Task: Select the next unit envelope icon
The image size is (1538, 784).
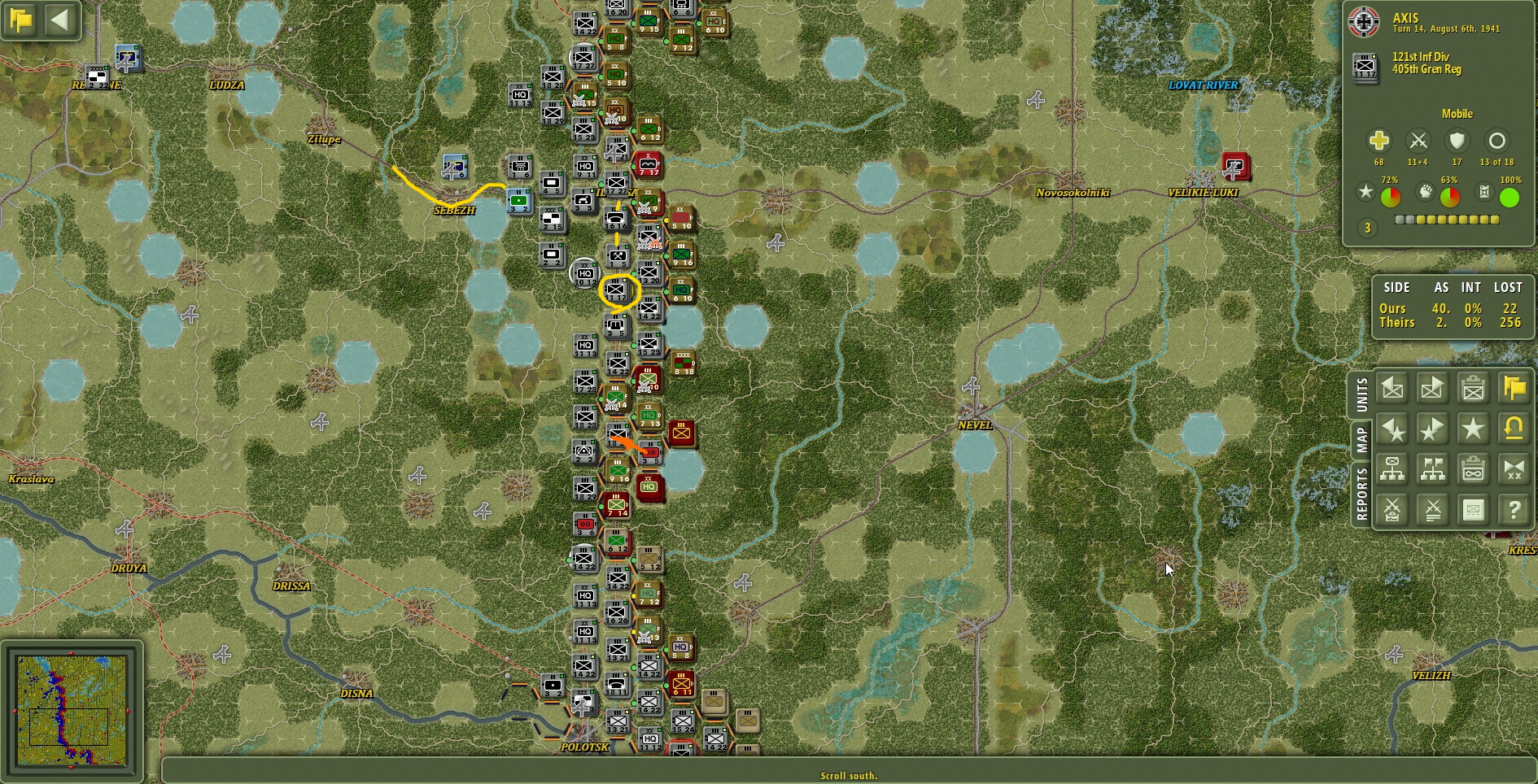Action: click(x=1432, y=388)
